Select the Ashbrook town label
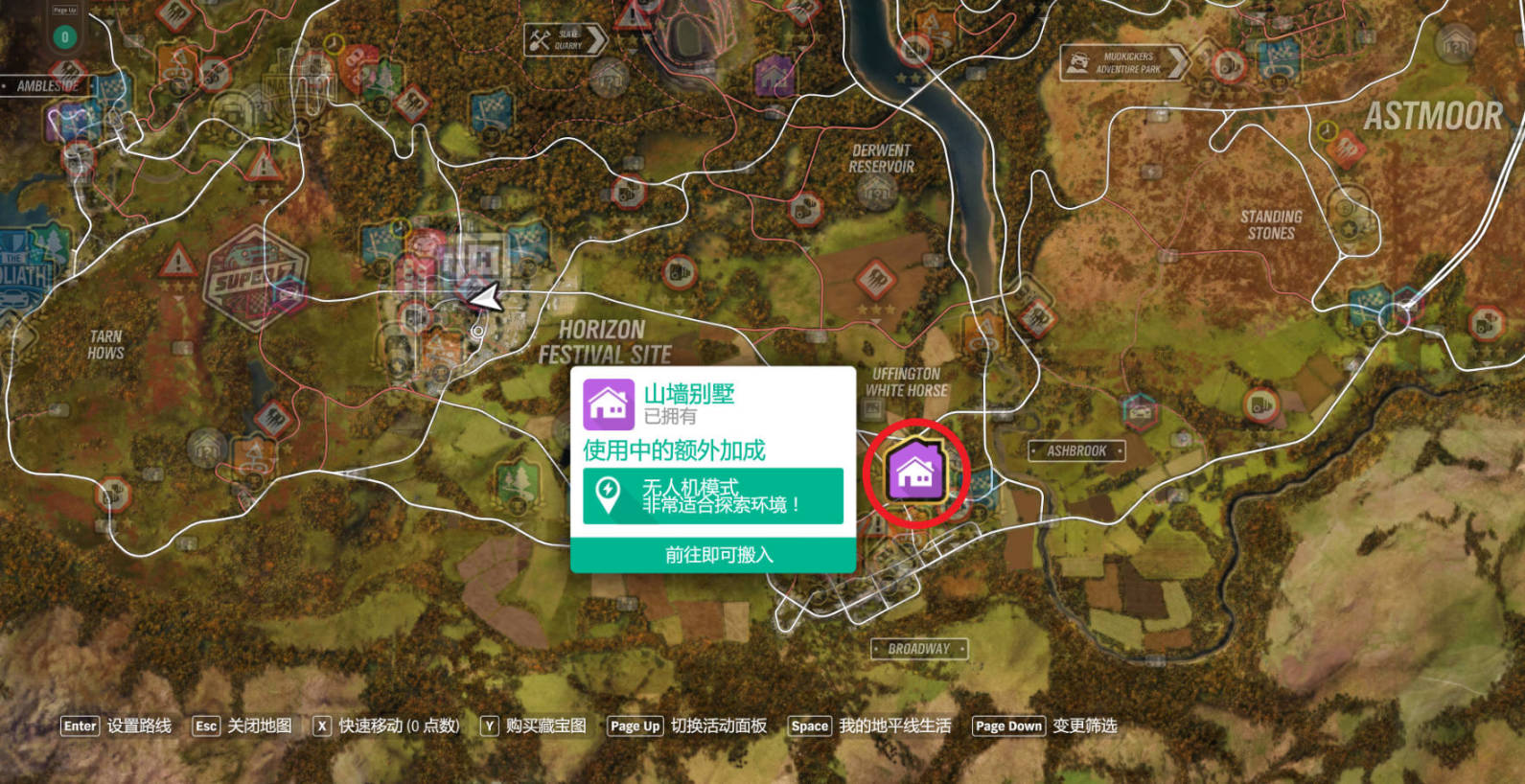Screen dimensions: 1525x784 [1075, 450]
